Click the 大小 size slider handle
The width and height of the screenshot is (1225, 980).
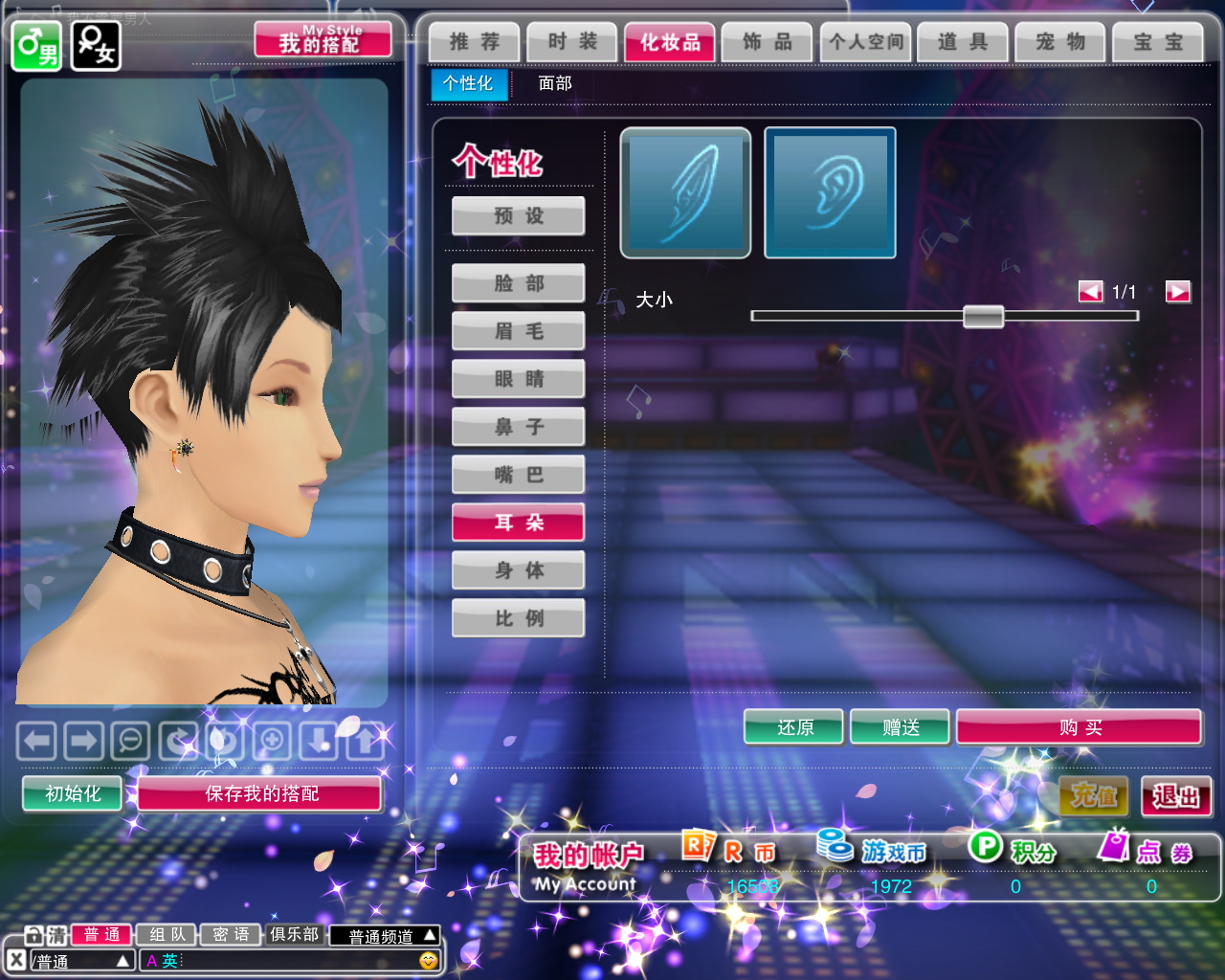983,317
